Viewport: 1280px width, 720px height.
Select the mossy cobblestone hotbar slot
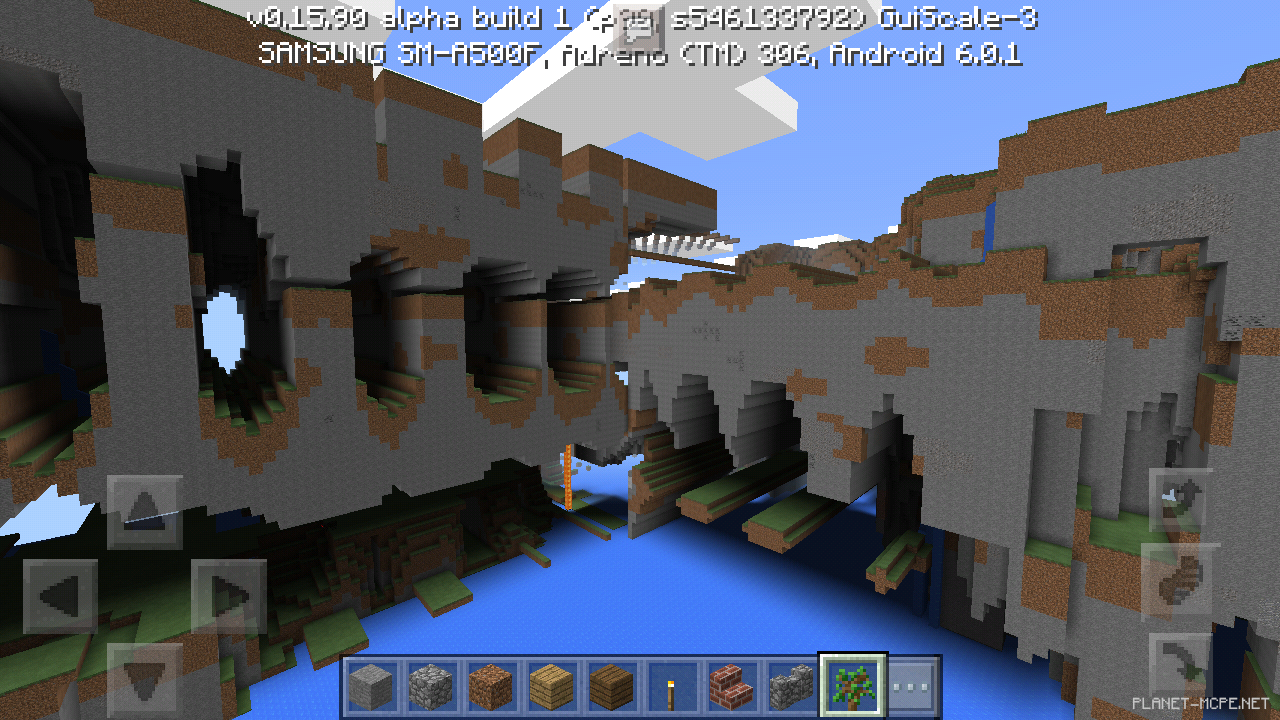[790, 686]
